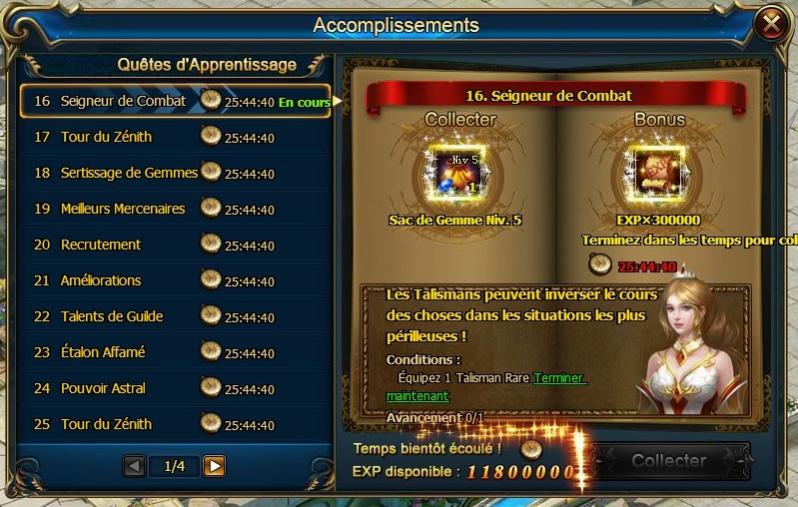Open the Talents de Guilde quest

(112, 317)
